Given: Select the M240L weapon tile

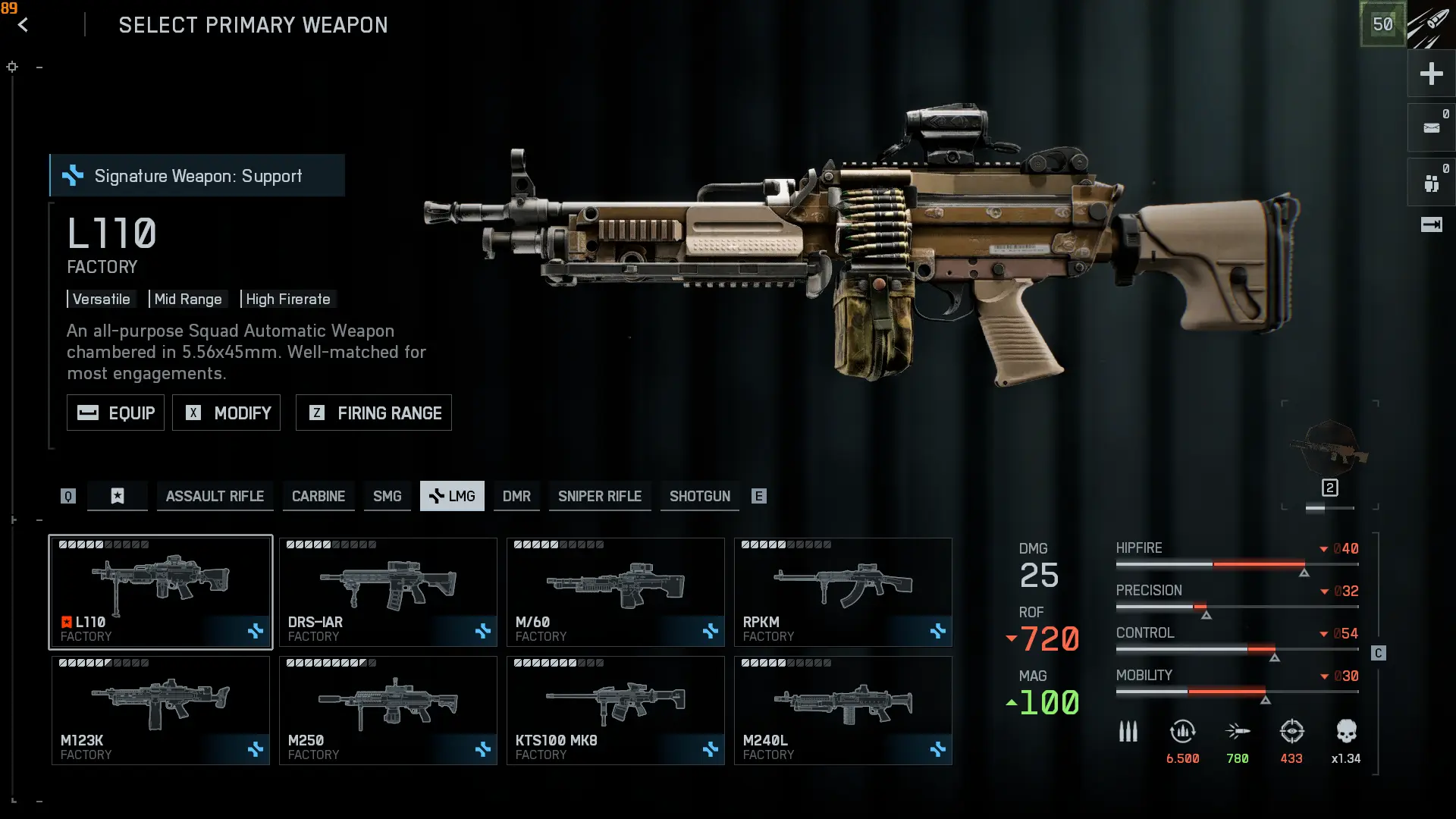Looking at the screenshot, I should [x=843, y=710].
